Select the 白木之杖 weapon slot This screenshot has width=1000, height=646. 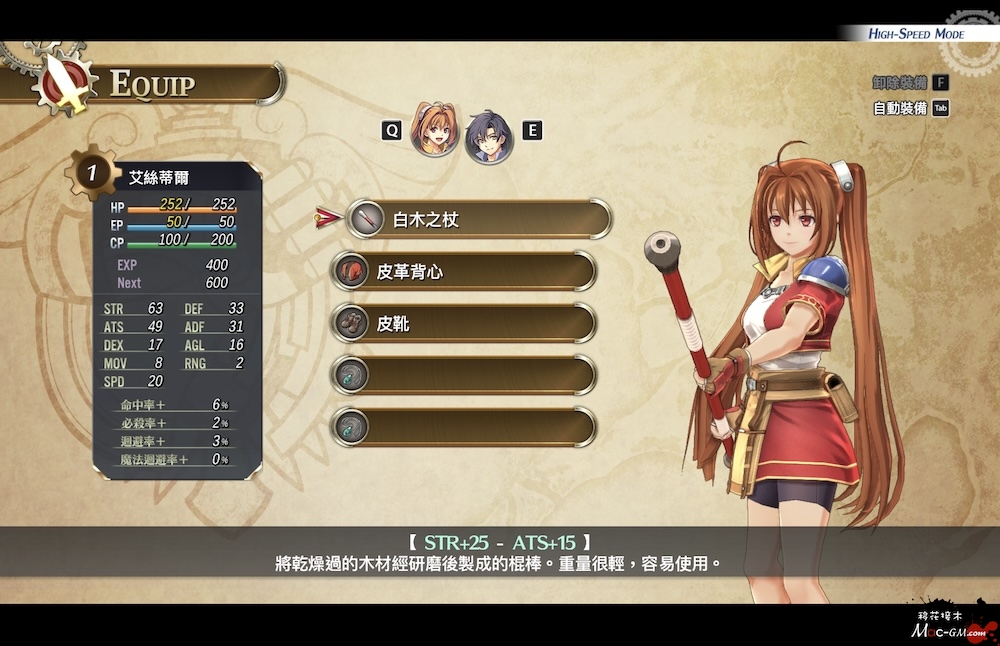[479, 219]
